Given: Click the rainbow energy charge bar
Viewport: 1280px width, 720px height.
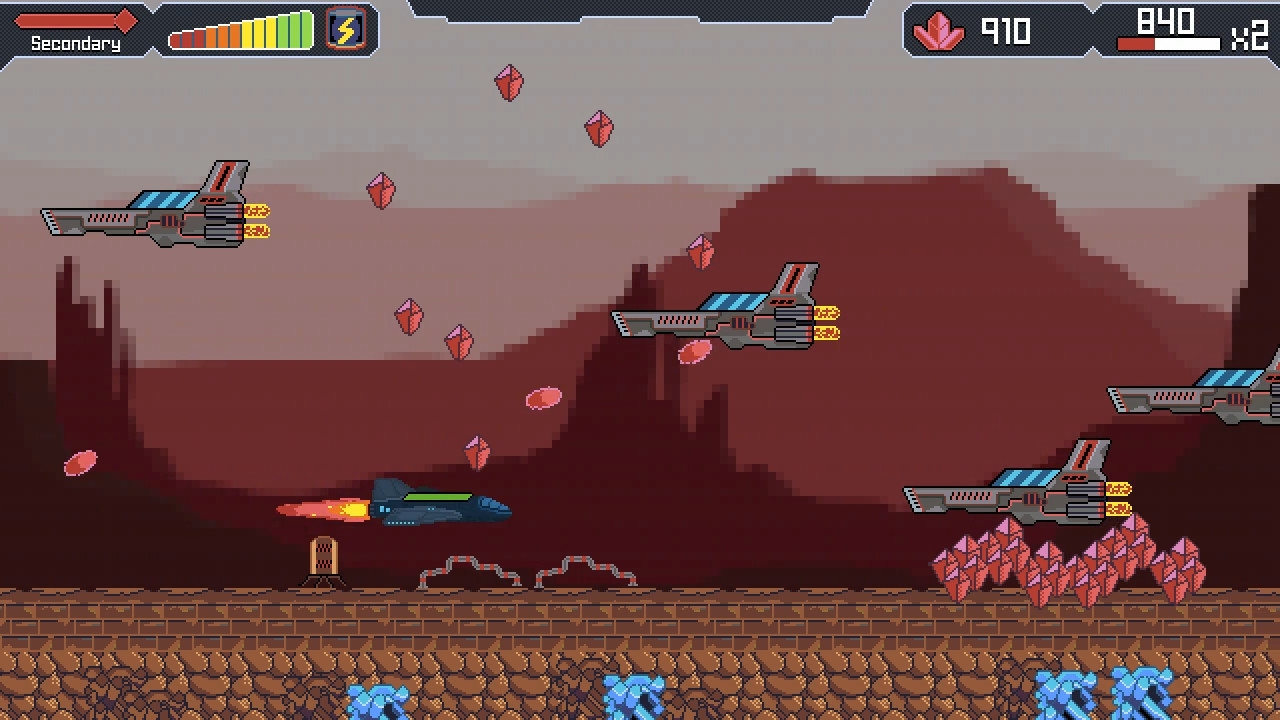Looking at the screenshot, I should pyautogui.click(x=240, y=32).
